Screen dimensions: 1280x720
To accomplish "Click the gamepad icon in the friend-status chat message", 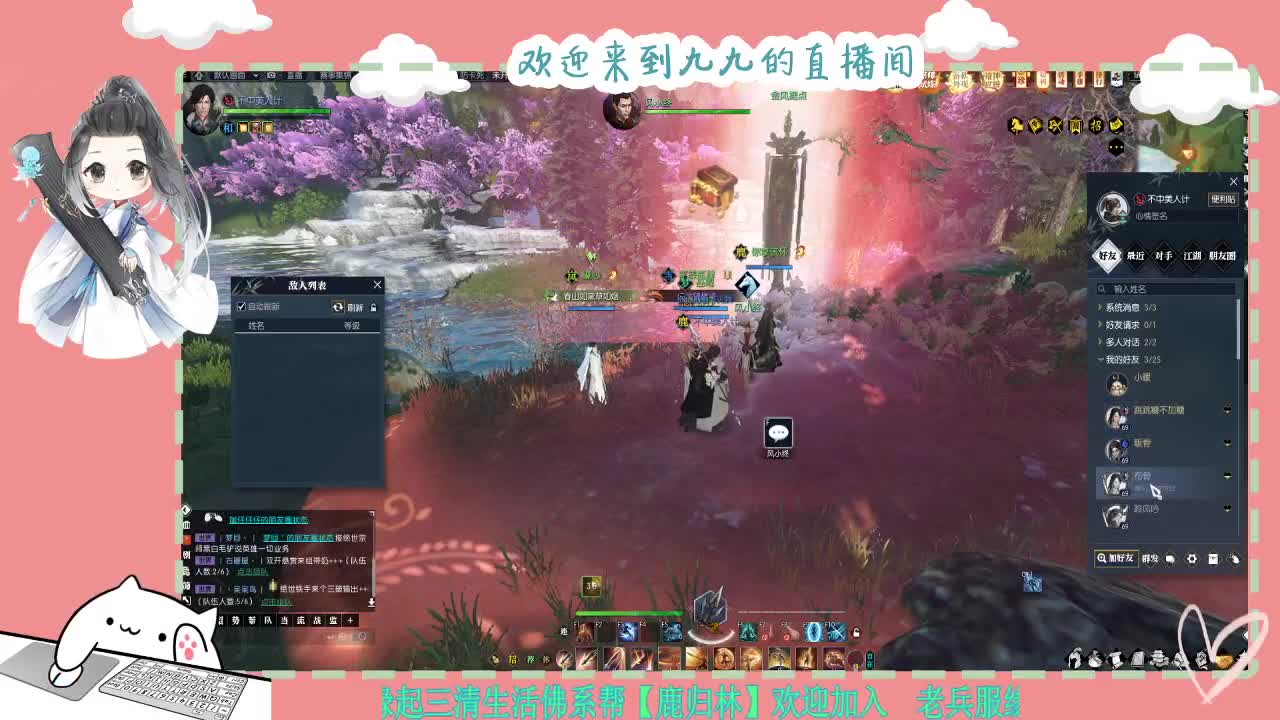I will (x=213, y=518).
